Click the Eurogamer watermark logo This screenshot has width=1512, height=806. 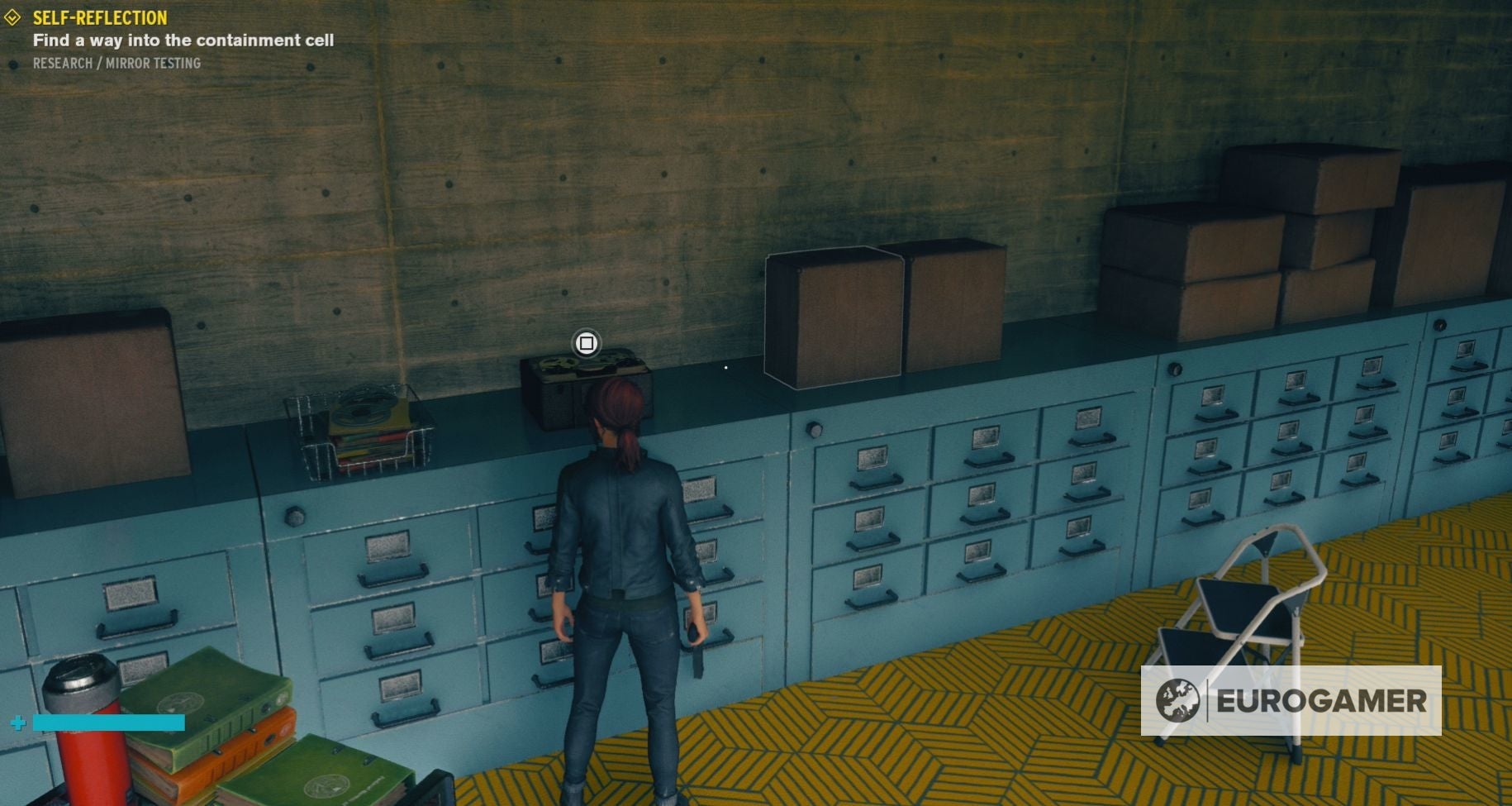[x=1291, y=700]
